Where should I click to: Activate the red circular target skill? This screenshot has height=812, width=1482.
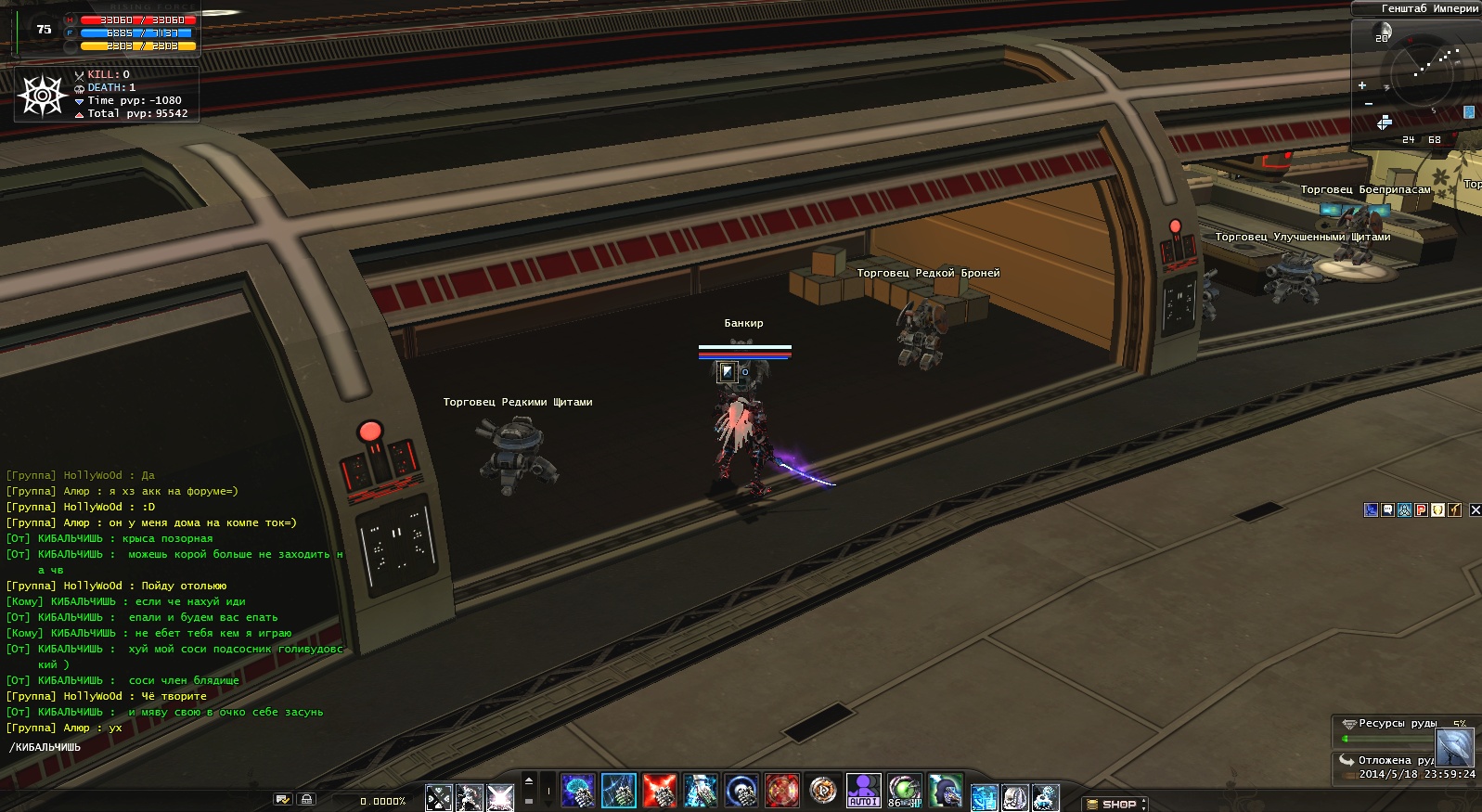781,791
